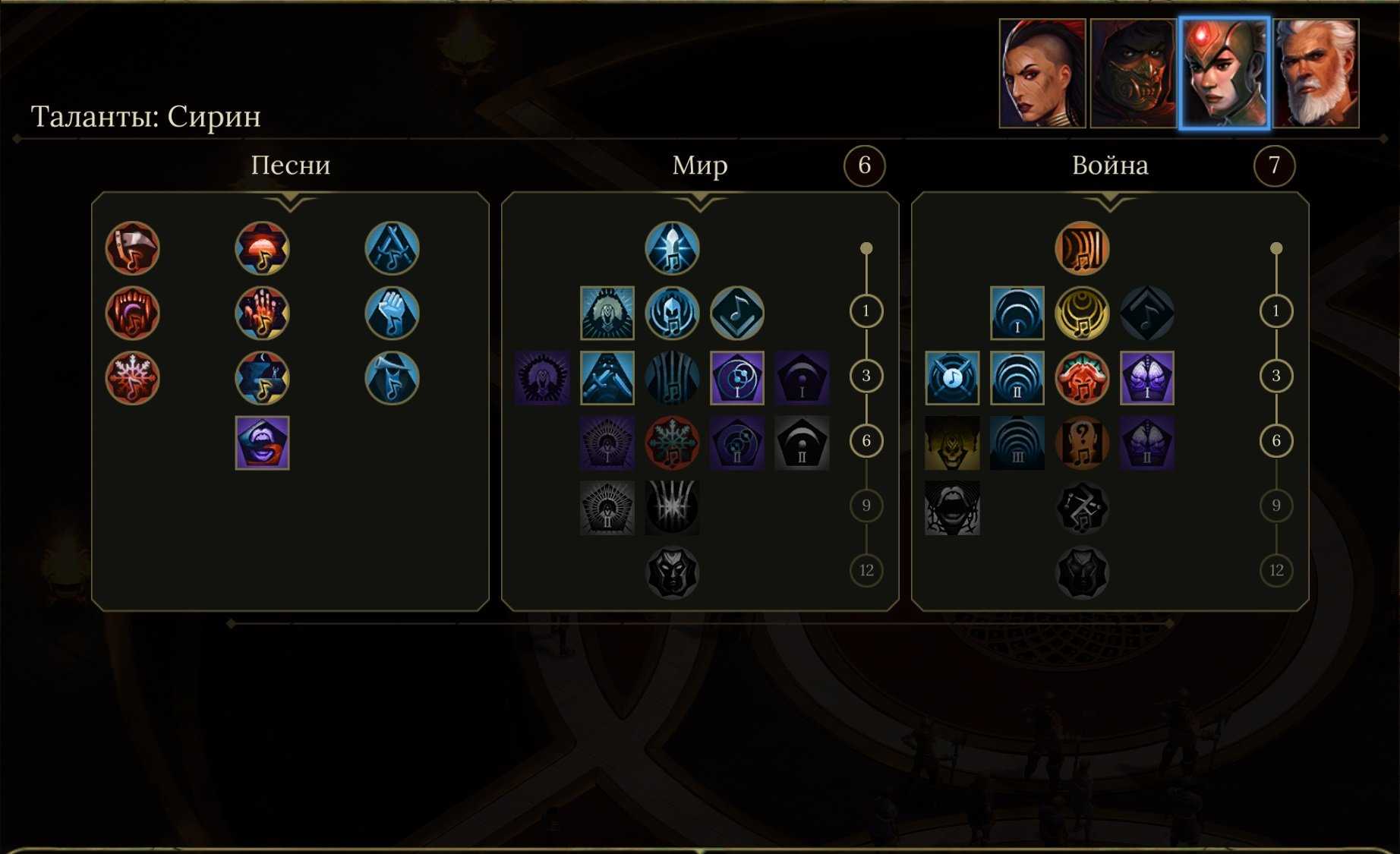The height and width of the screenshot is (854, 1400).
Task: Select the snowflake song in Песни panel
Action: click(133, 378)
